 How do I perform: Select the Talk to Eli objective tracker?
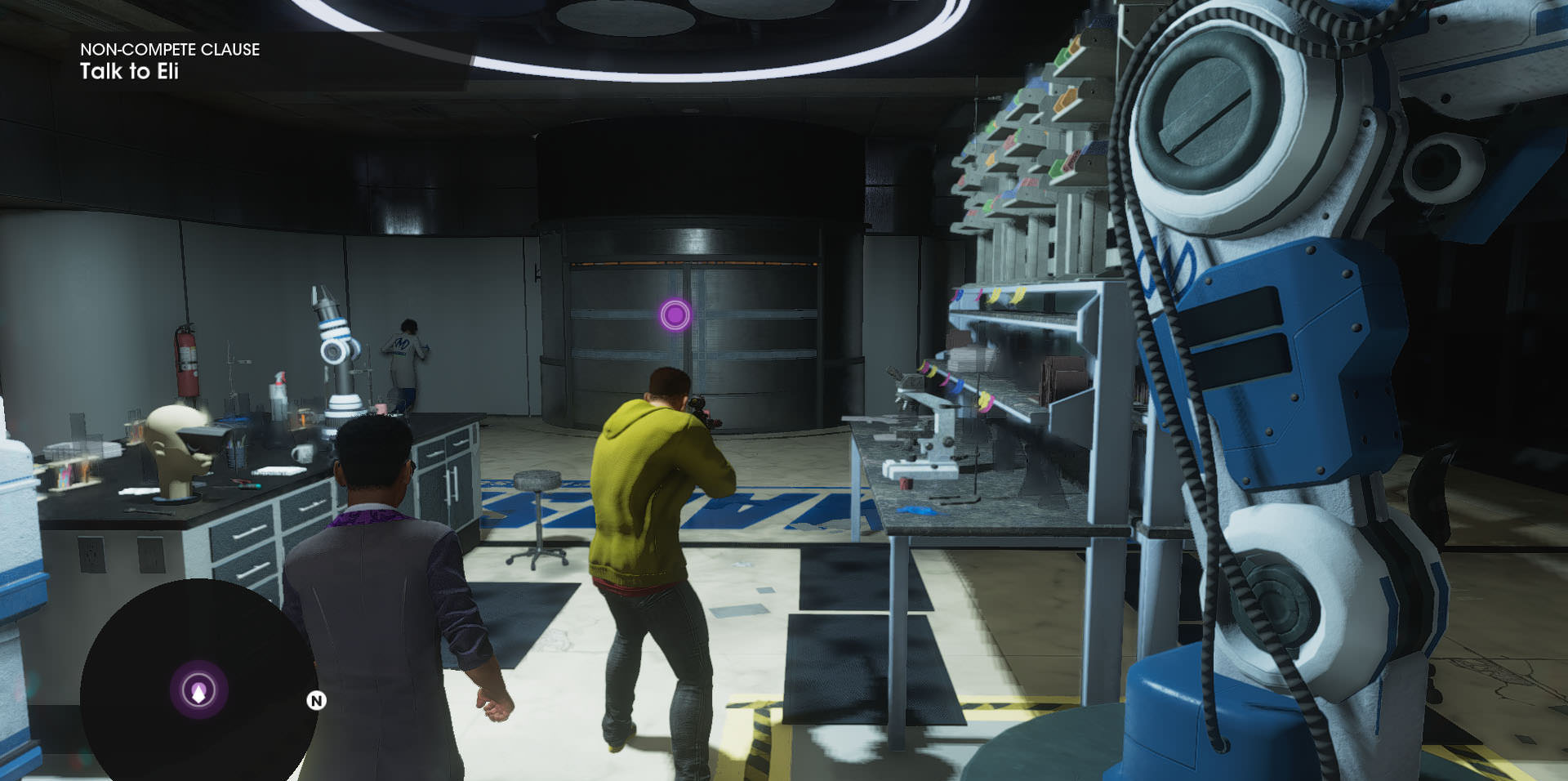click(130, 72)
